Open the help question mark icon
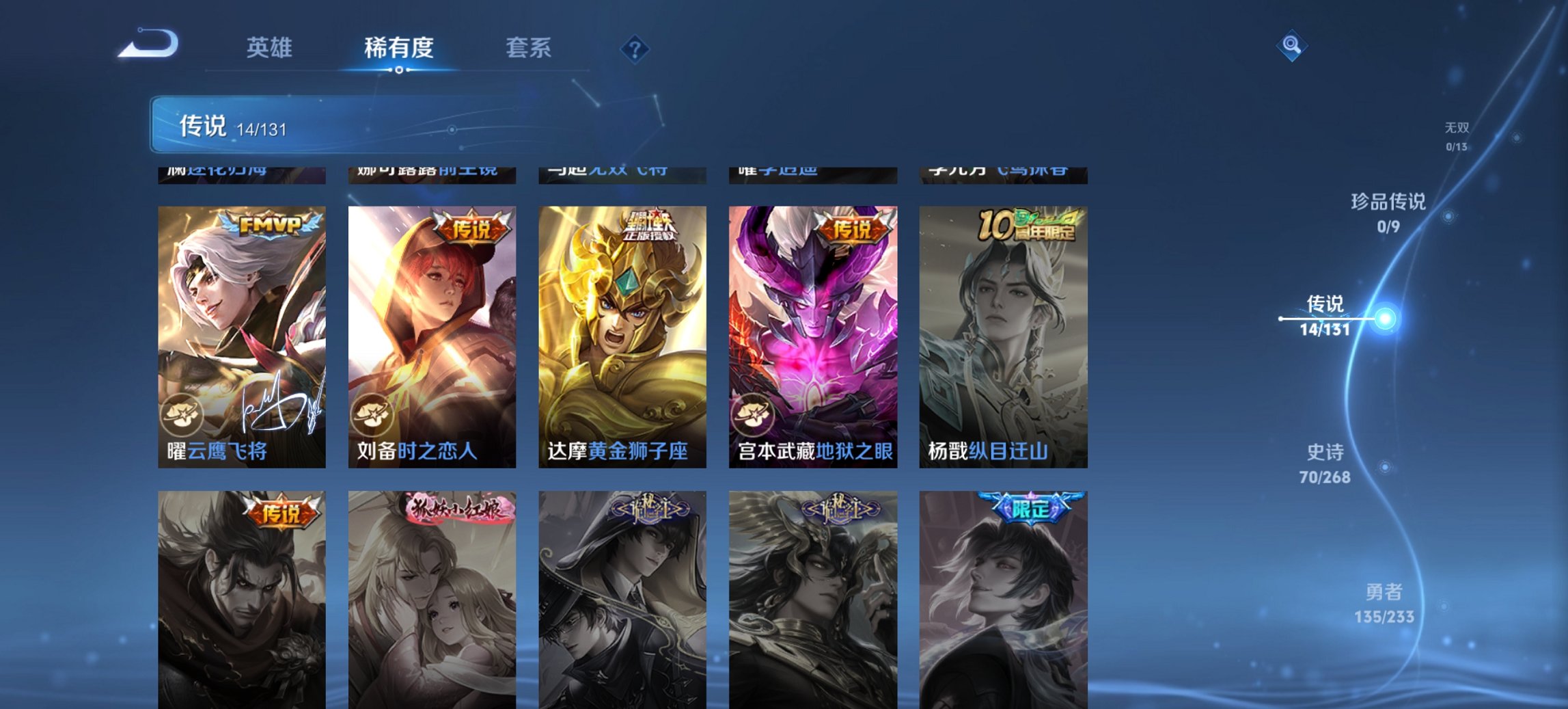Viewport: 1568px width, 709px height. point(635,49)
